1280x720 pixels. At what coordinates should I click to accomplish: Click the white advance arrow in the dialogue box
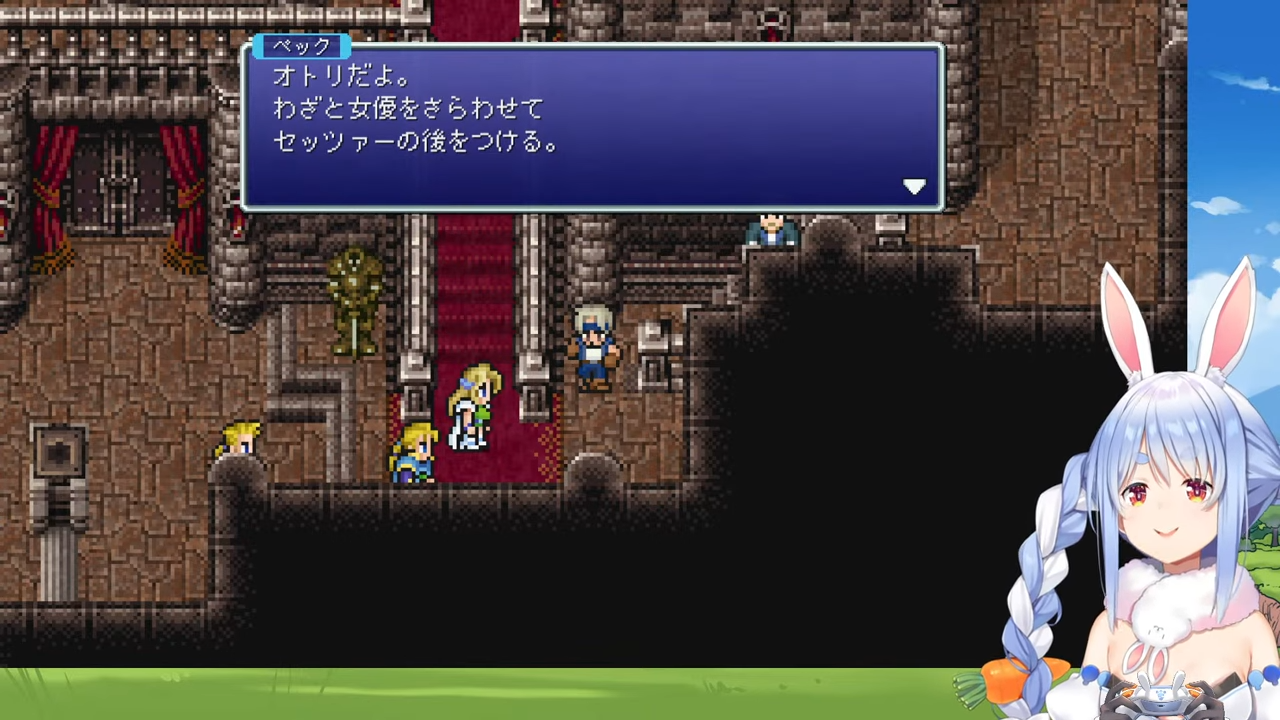tap(914, 187)
